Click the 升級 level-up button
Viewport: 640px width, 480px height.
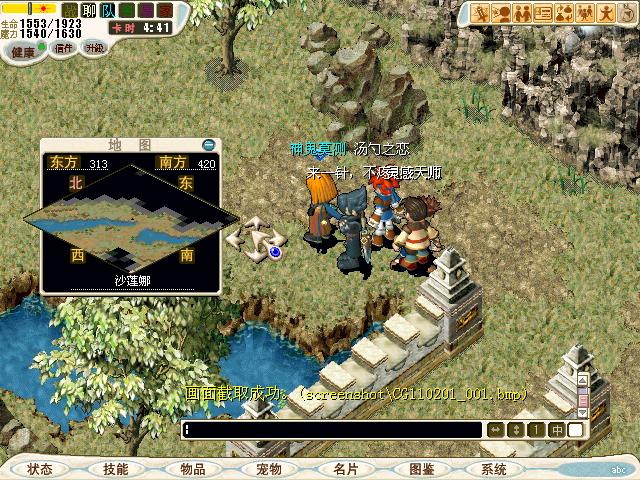[x=95, y=48]
